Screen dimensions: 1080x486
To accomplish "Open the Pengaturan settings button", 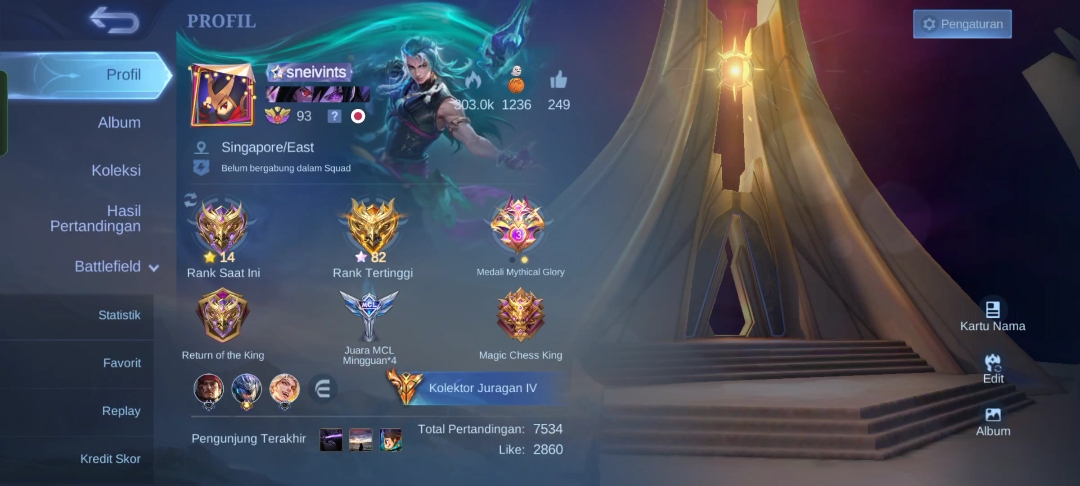I will click(x=962, y=24).
